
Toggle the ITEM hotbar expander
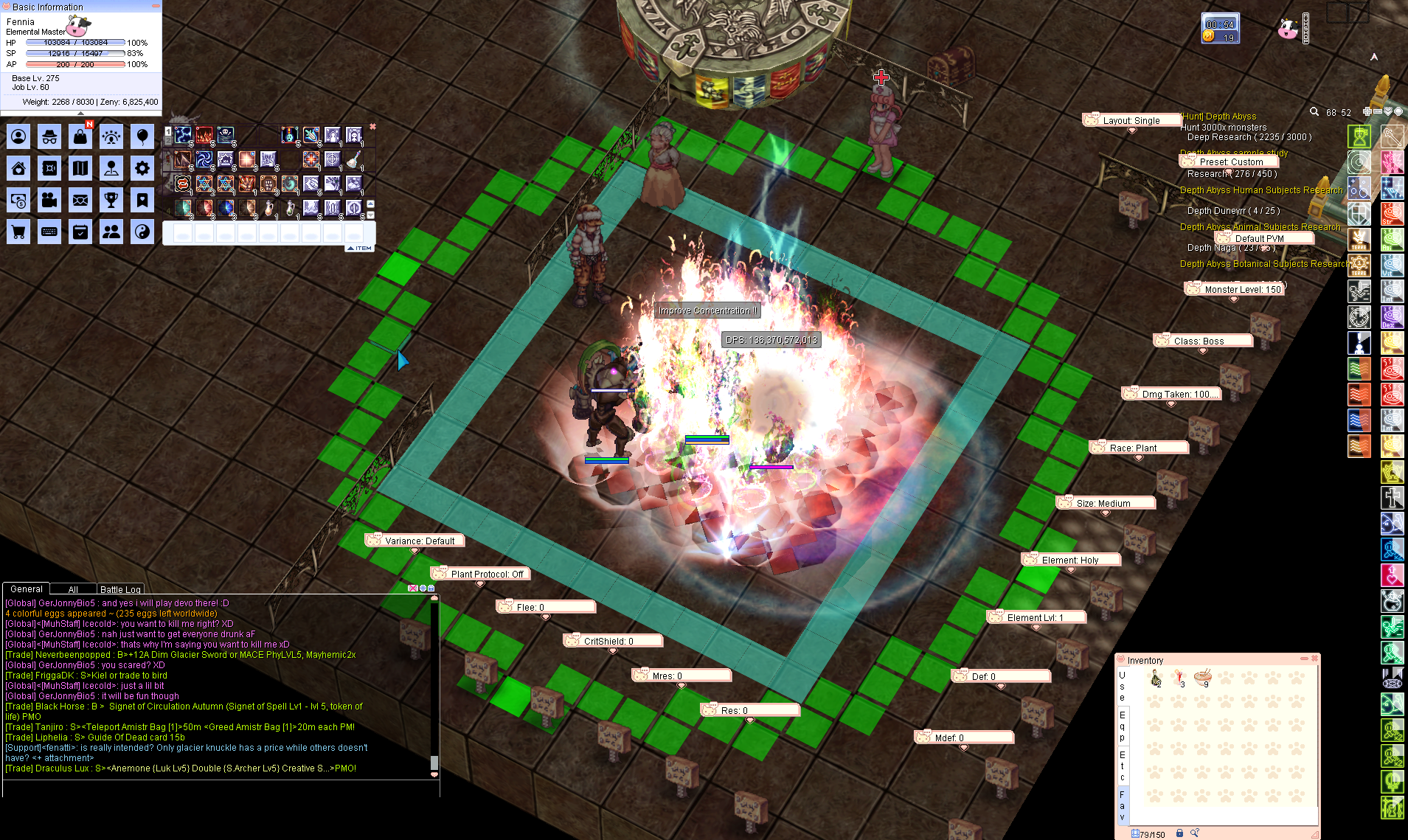(x=361, y=249)
